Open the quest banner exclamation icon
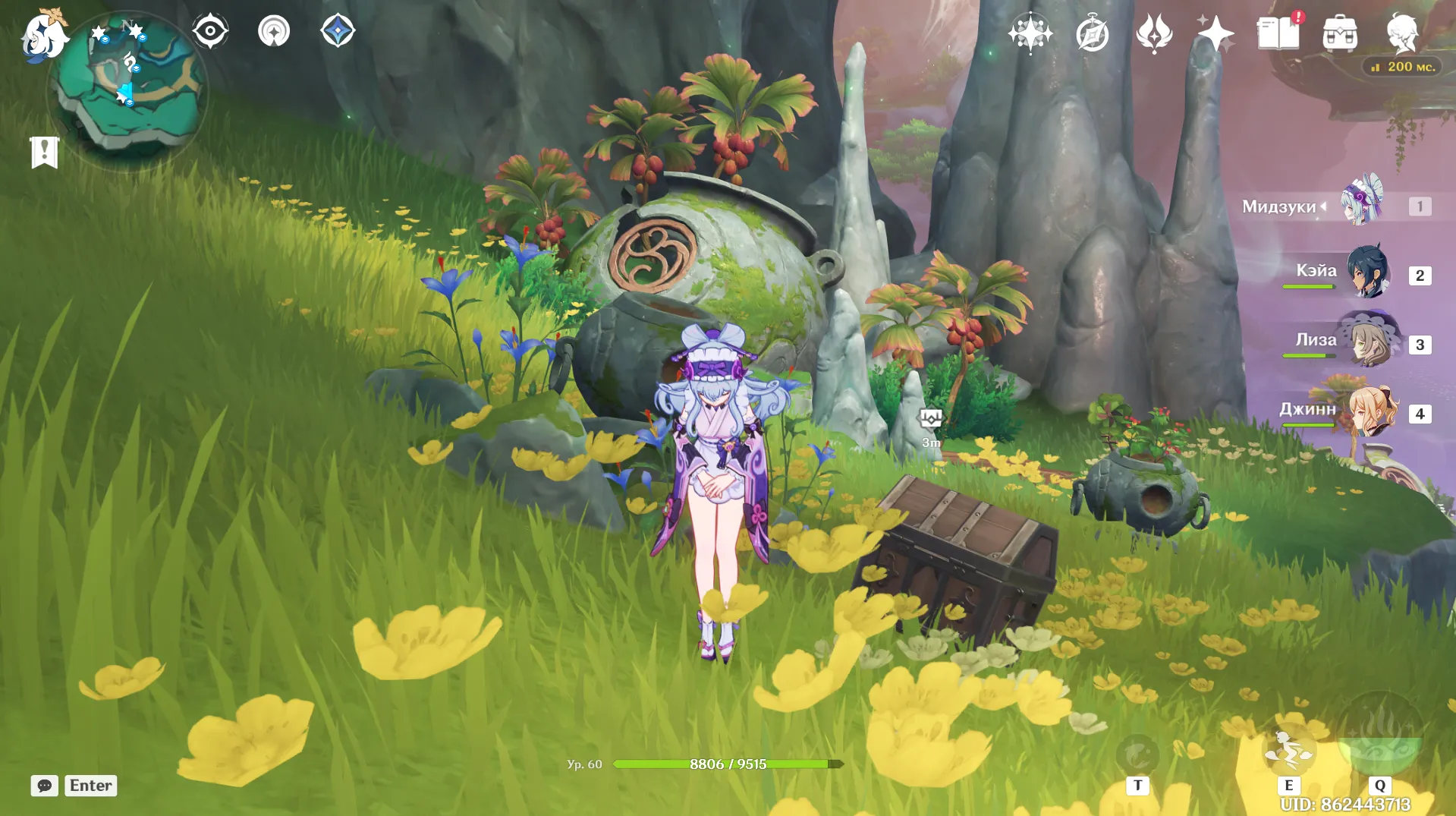The height and width of the screenshot is (816, 1456). click(44, 152)
